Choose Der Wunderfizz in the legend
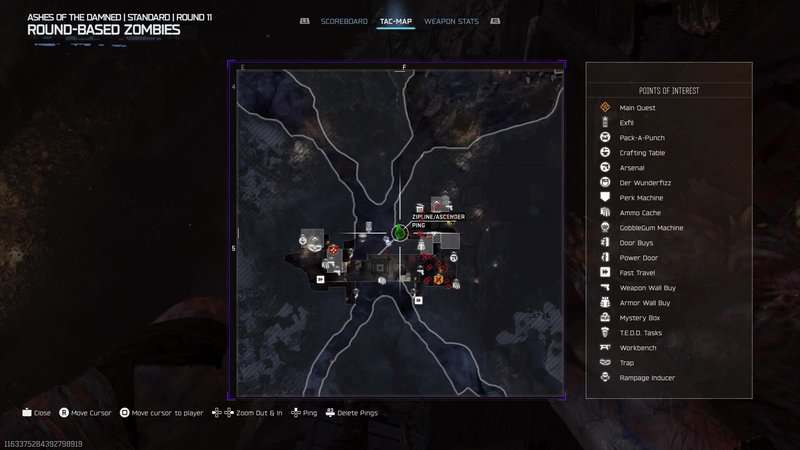This screenshot has width=800, height=450. [x=642, y=183]
